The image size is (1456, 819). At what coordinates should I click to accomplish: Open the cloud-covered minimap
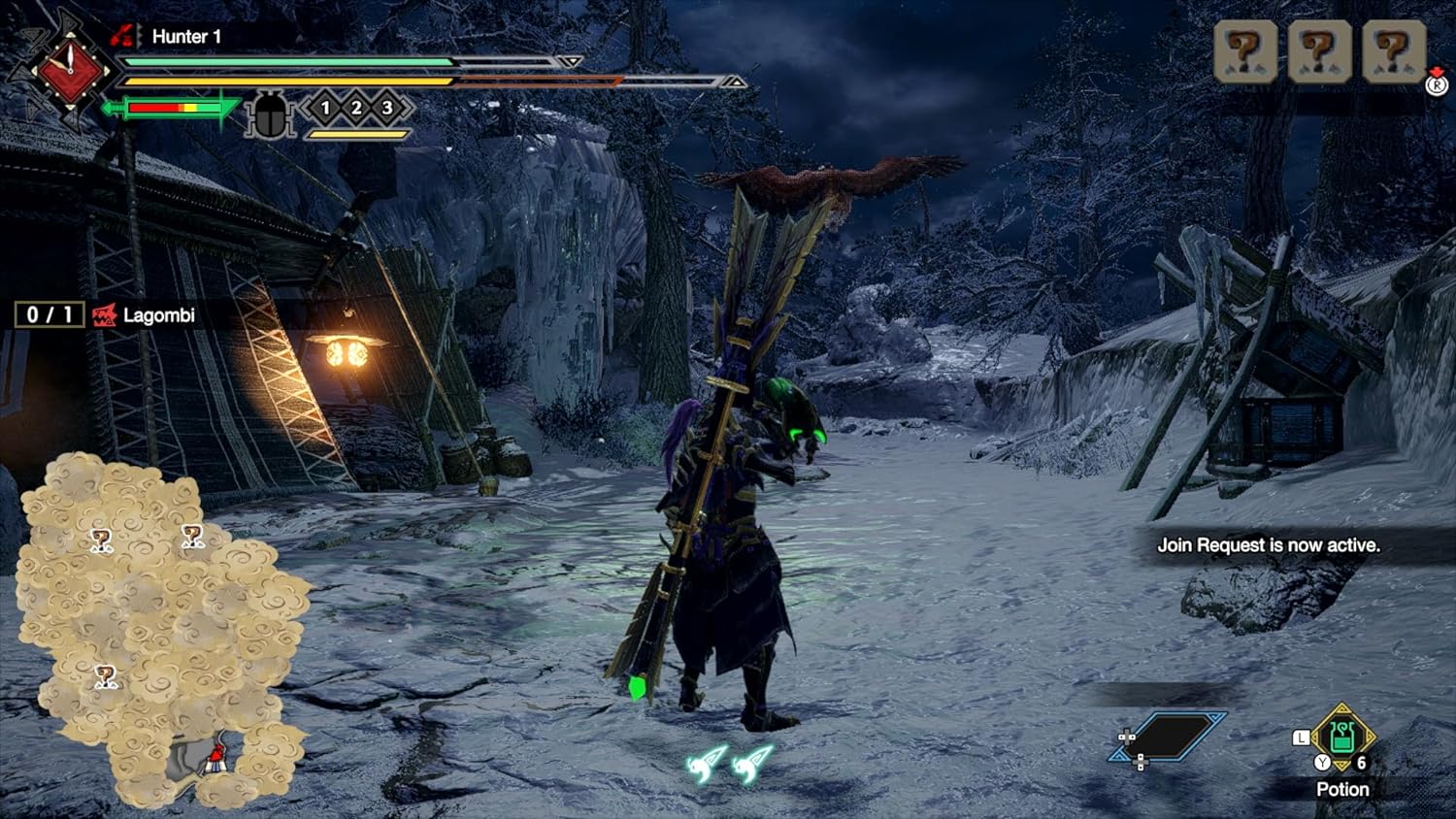(x=155, y=621)
